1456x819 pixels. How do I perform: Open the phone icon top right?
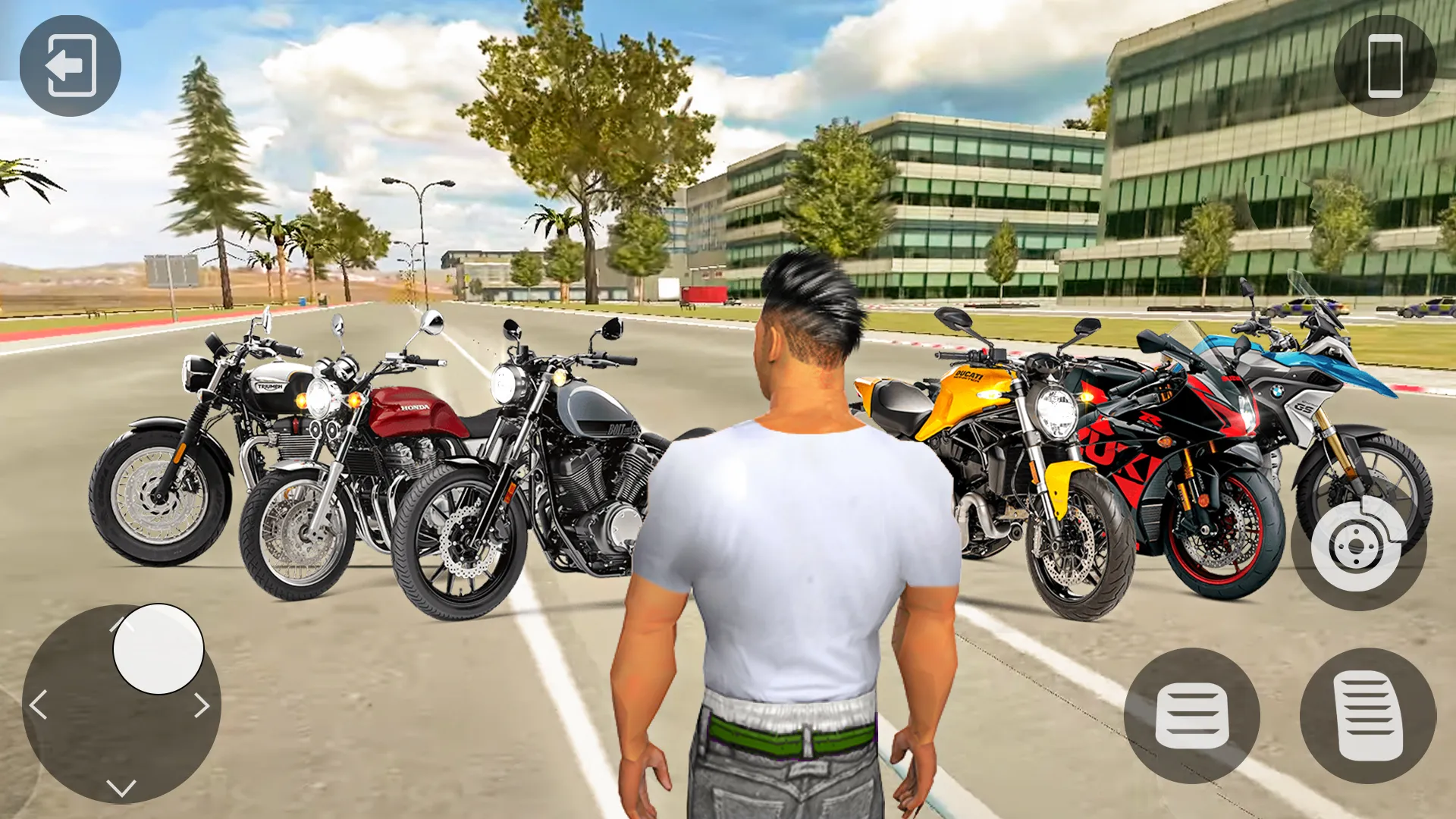1385,65
